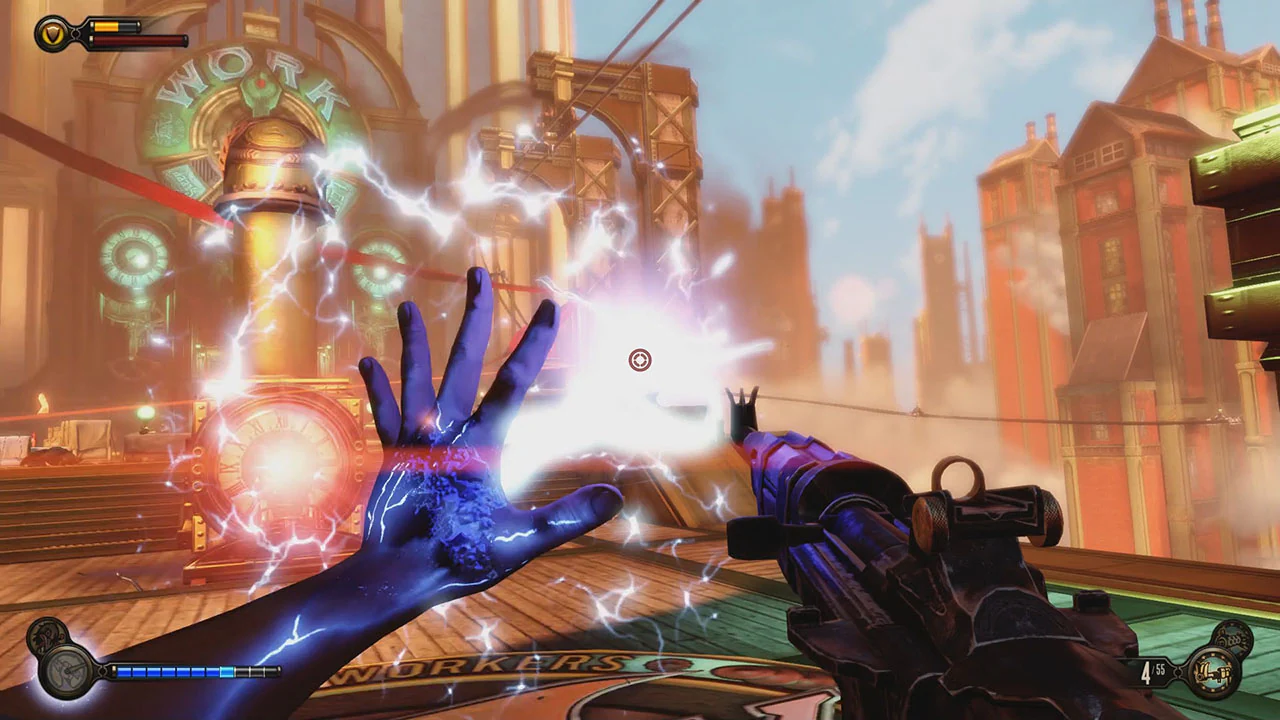This screenshot has width=1280, height=720.
Task: Expand the health bar segment
Action: pos(137,41)
